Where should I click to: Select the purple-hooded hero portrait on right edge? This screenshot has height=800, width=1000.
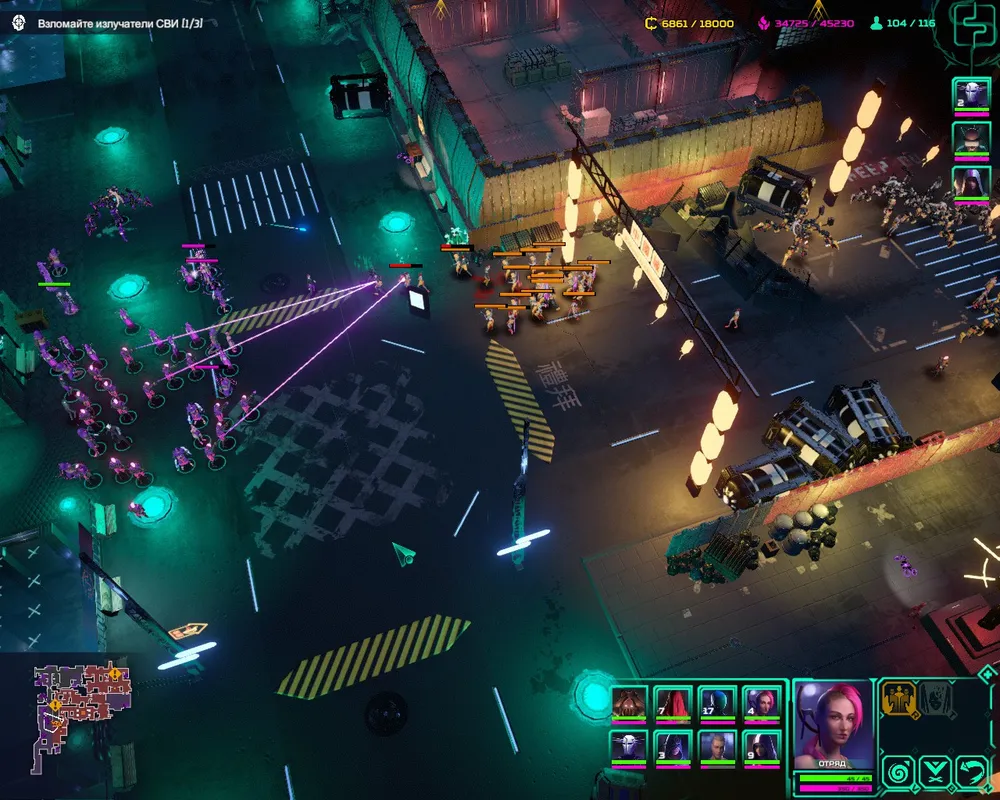tap(971, 183)
